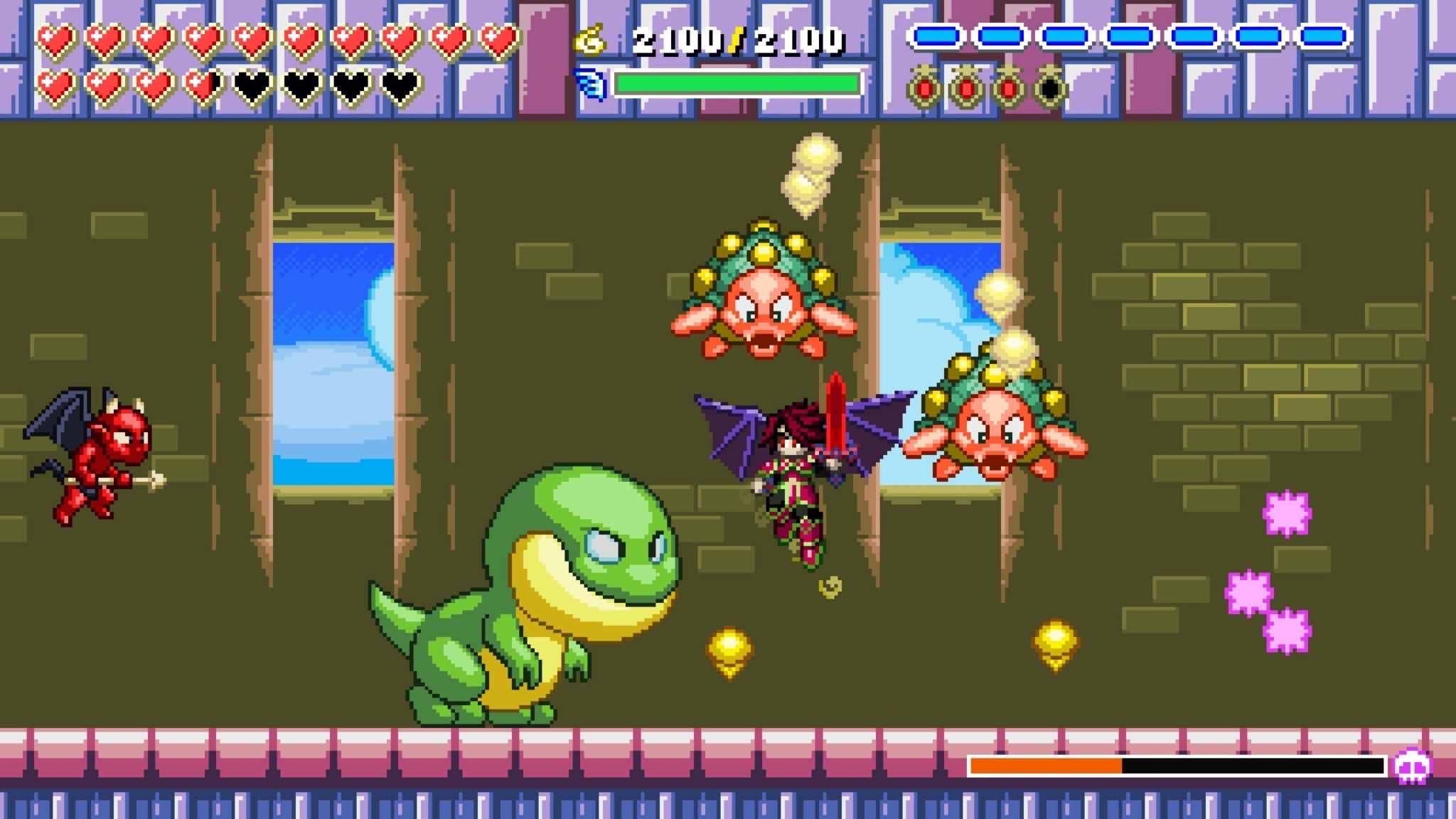Screen dimensions: 1456x819
Task: Click the leftmost blue capsule in the top-right row
Action: pyautogui.click(x=936, y=37)
